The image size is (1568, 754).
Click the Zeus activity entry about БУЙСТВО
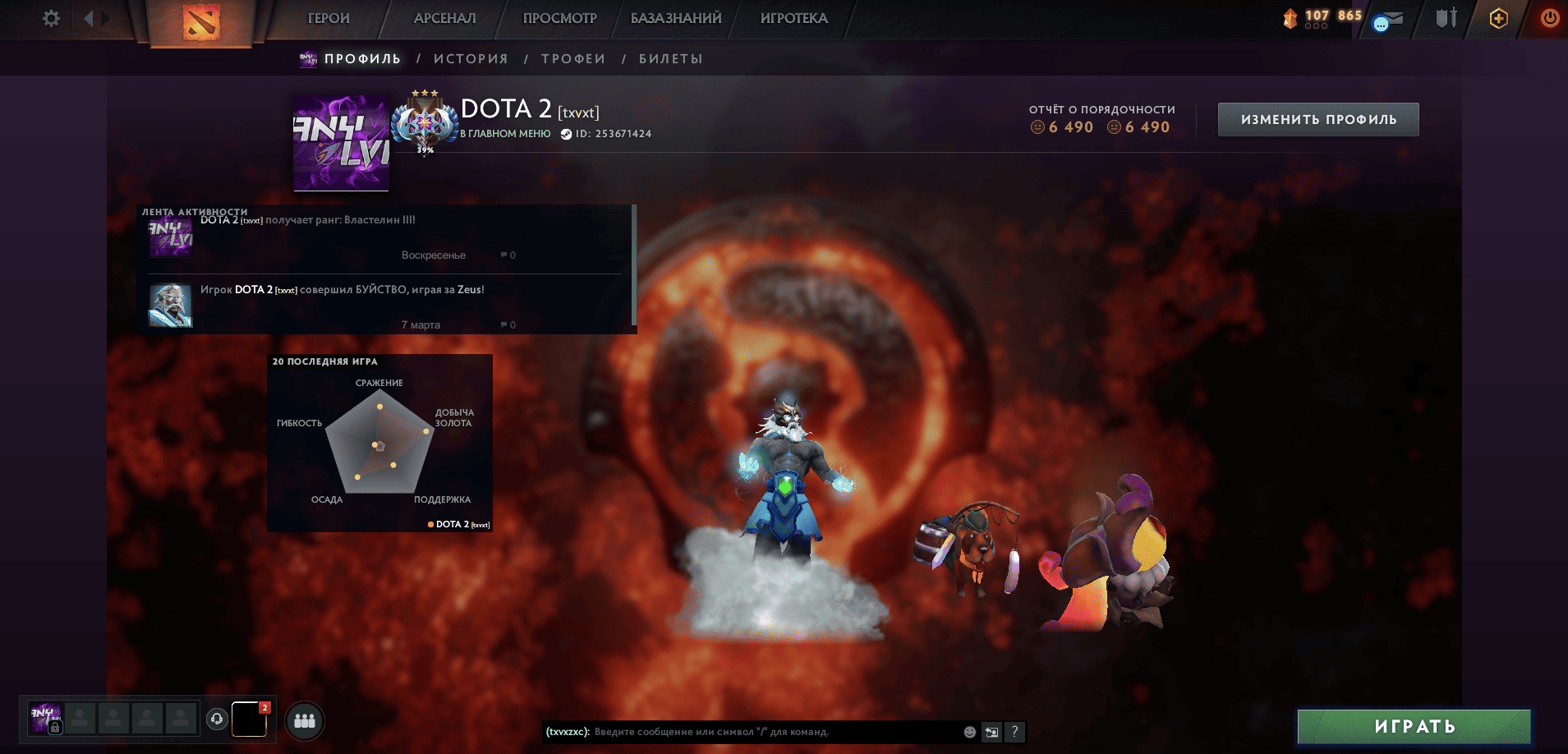tap(343, 289)
